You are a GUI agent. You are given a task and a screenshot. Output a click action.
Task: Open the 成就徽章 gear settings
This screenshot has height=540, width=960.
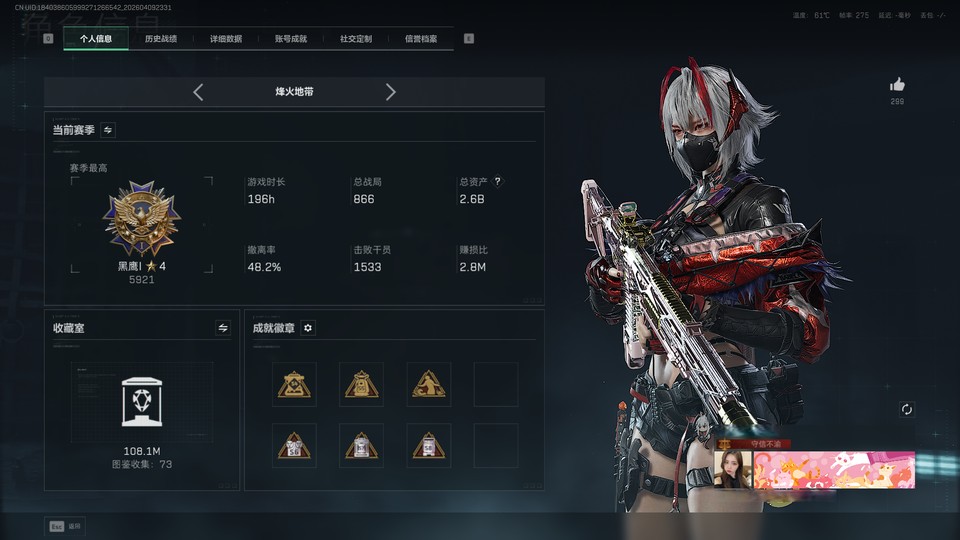coord(308,328)
